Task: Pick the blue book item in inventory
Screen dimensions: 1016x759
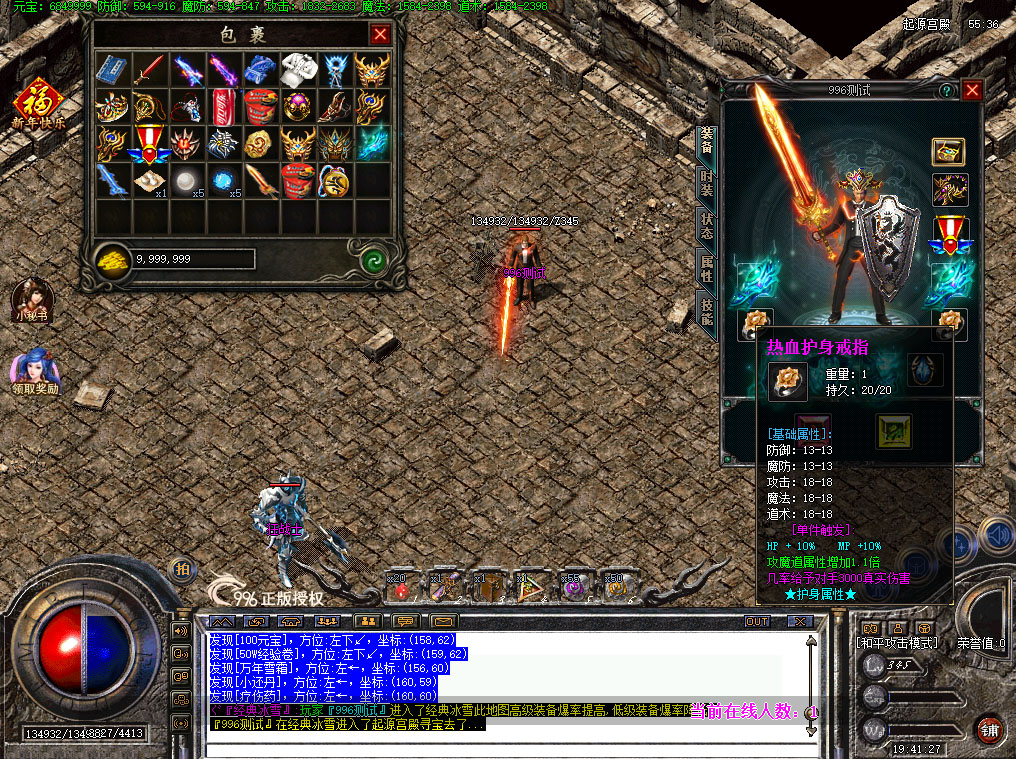Action: click(110, 68)
